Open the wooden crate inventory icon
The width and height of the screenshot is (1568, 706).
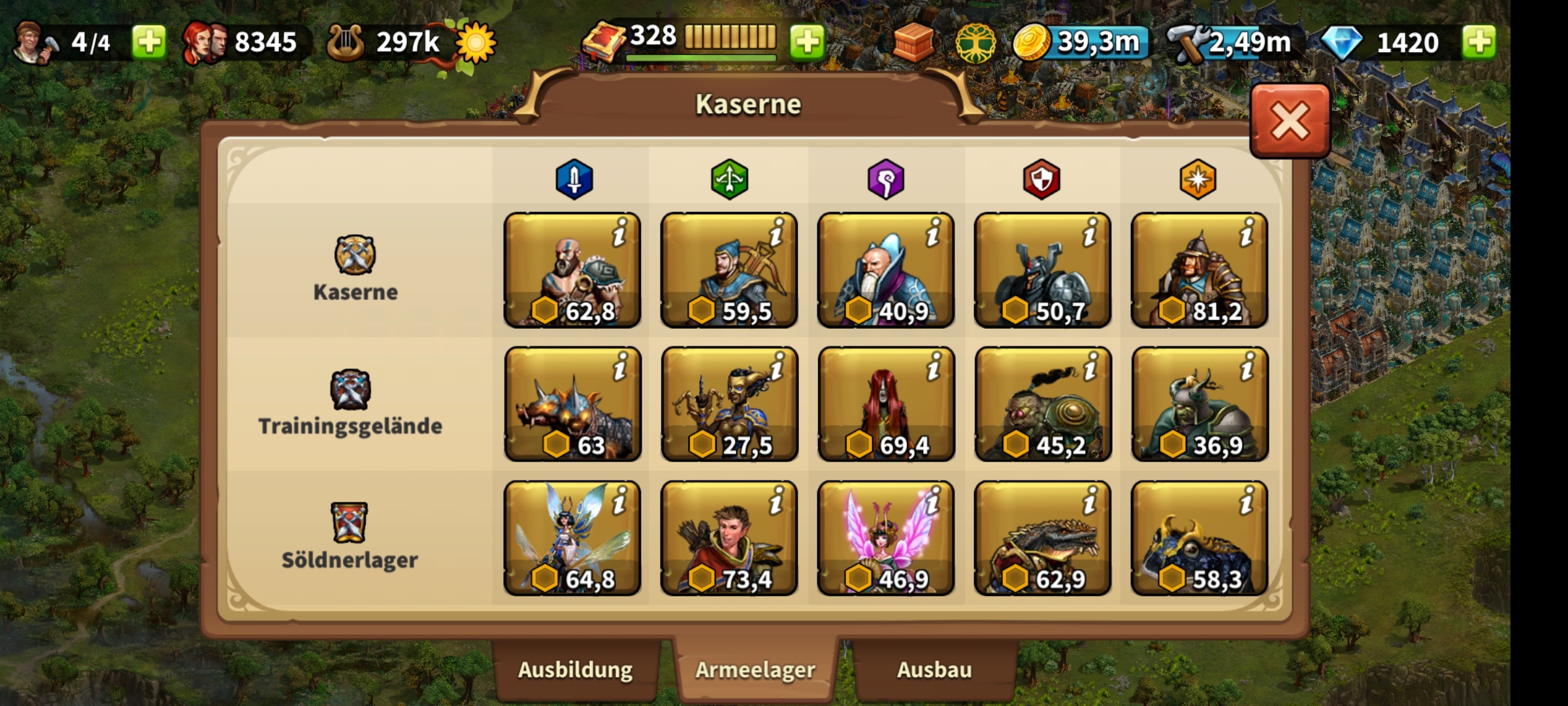click(913, 43)
